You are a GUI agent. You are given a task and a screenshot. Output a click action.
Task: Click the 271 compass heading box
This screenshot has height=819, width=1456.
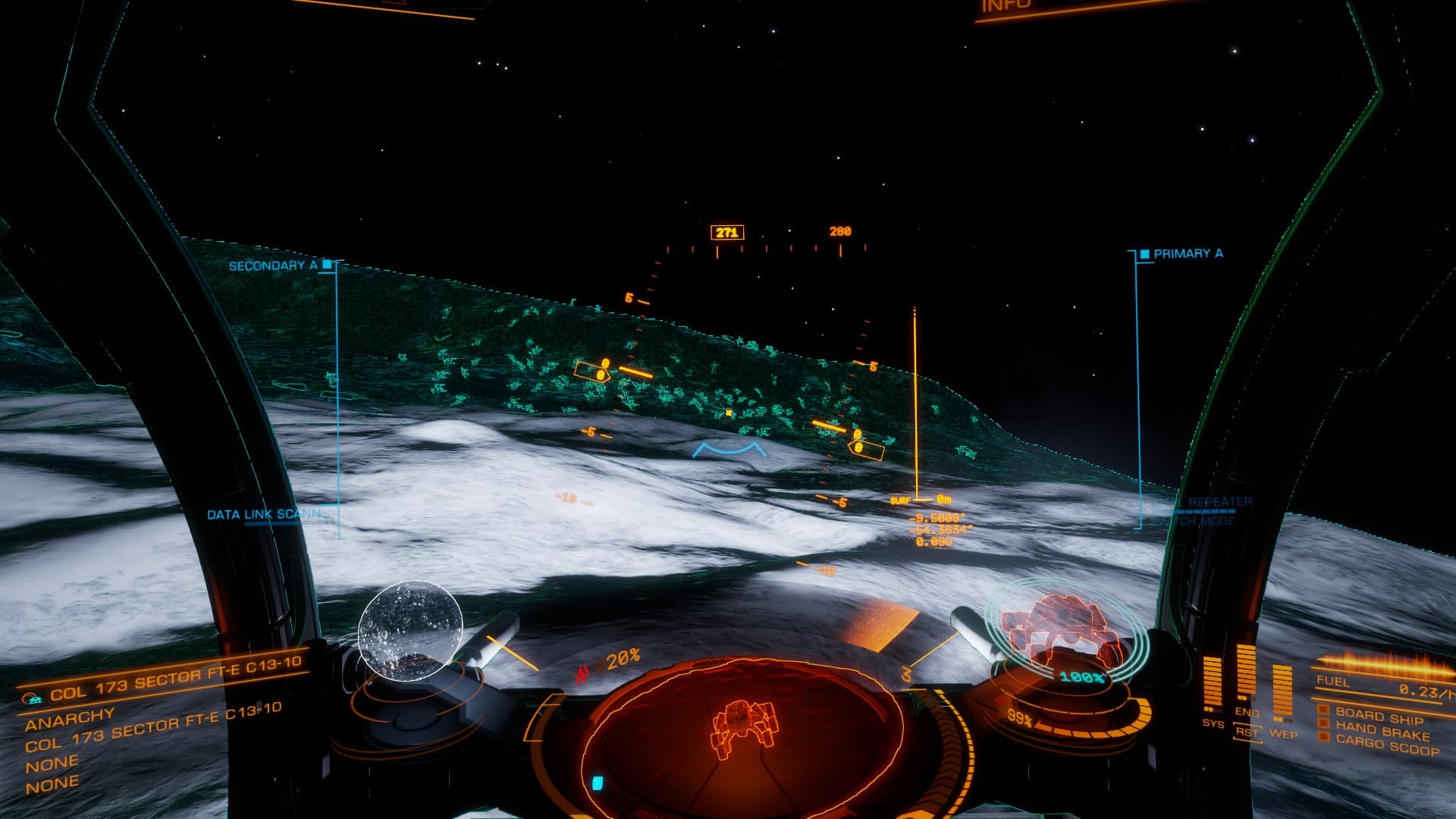tap(726, 233)
